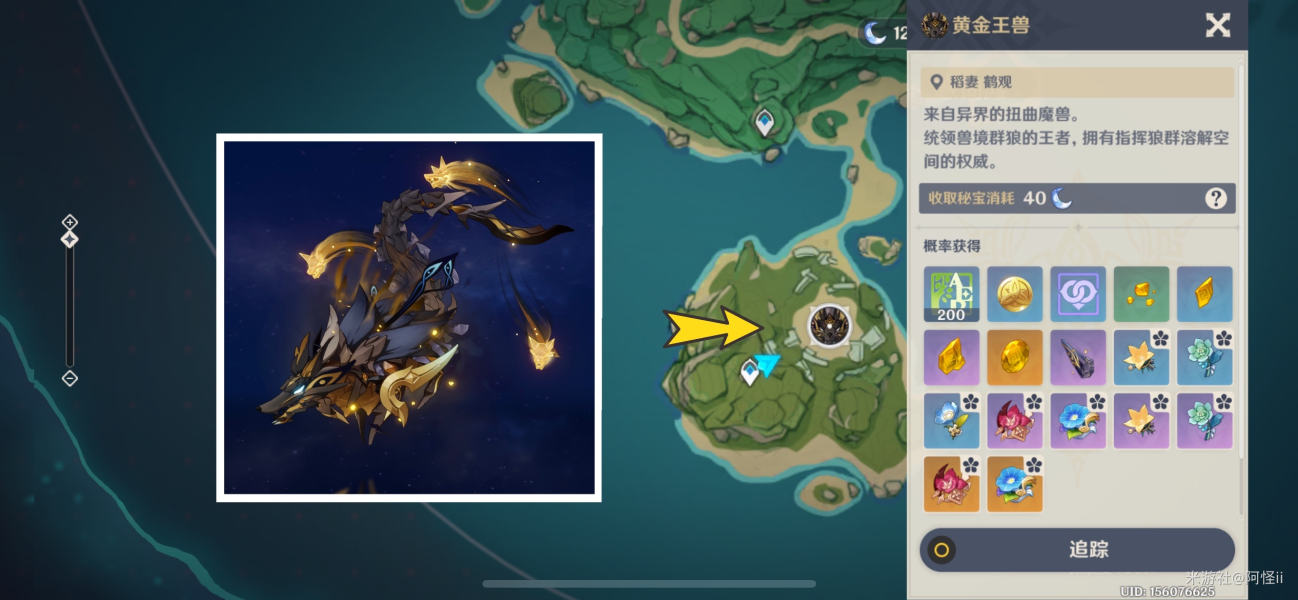This screenshot has height=600, width=1298.
Task: Select the yellow star flower artifact on purple
Action: (x=1141, y=421)
